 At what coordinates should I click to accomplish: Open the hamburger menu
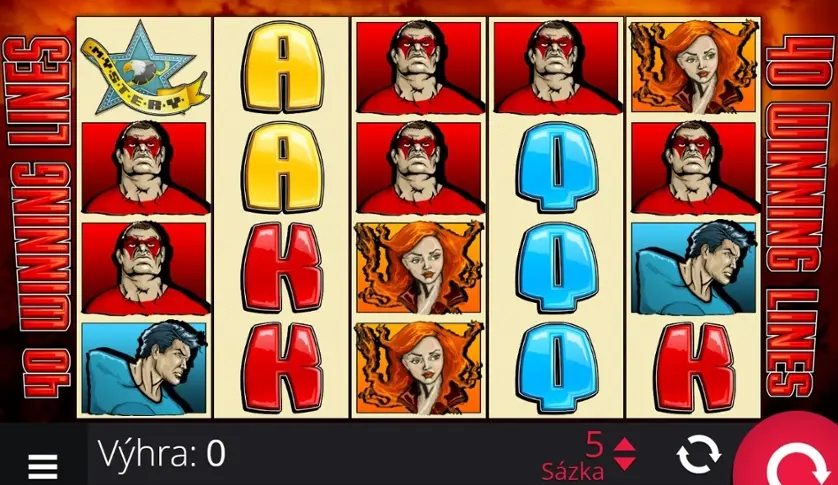coord(42,465)
